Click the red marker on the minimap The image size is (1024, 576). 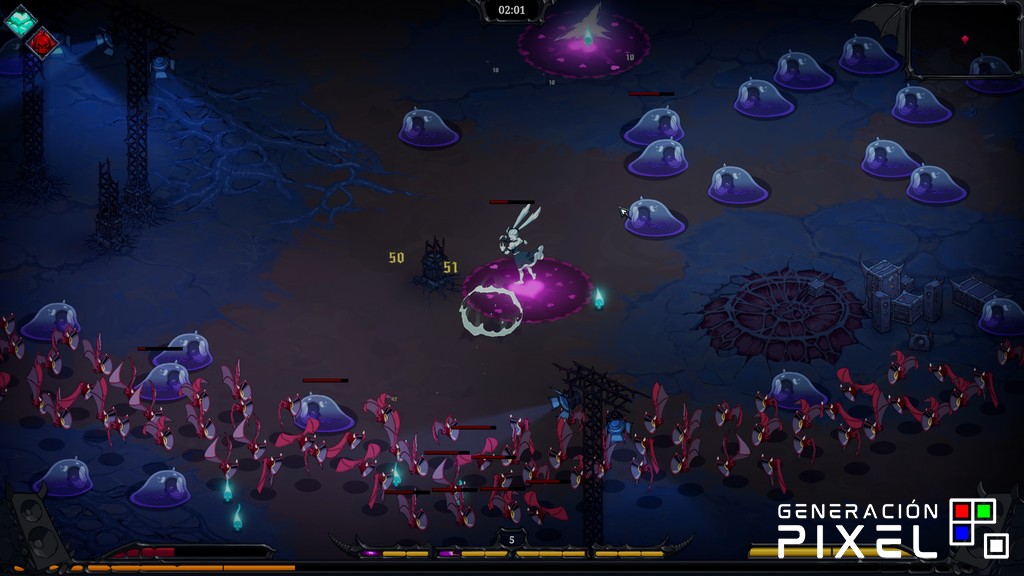[x=965, y=39]
